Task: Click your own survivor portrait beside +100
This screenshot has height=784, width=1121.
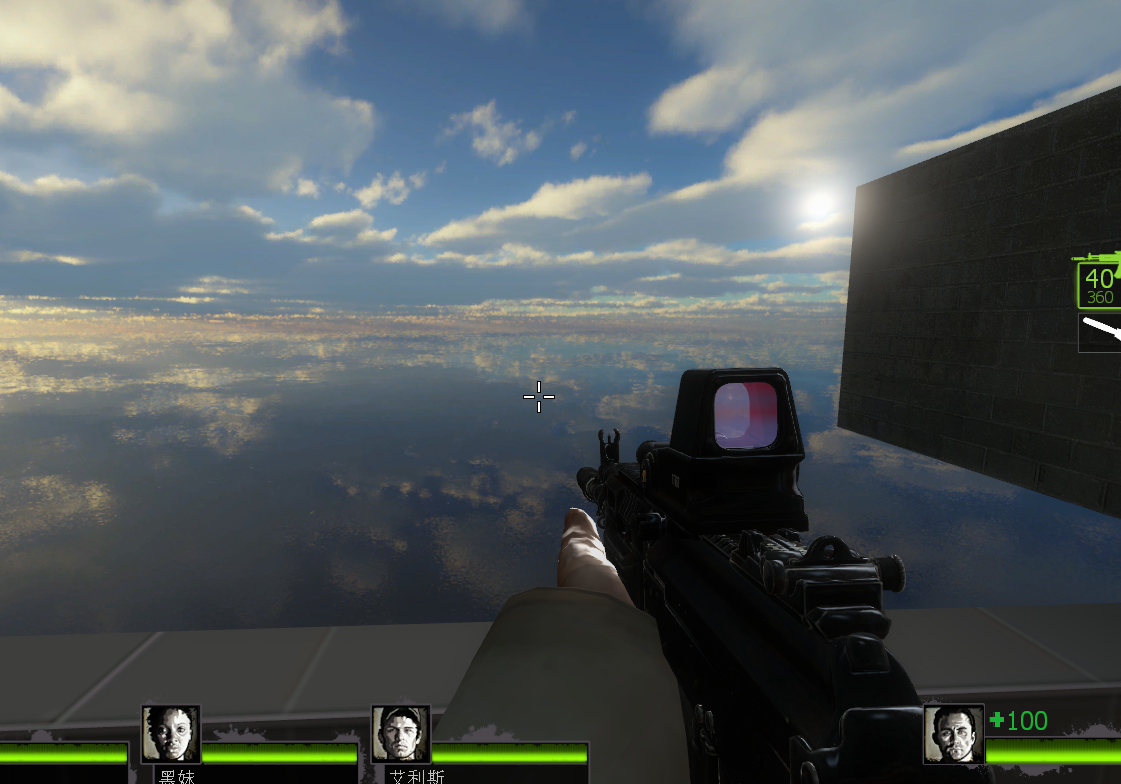Action: pos(953,735)
